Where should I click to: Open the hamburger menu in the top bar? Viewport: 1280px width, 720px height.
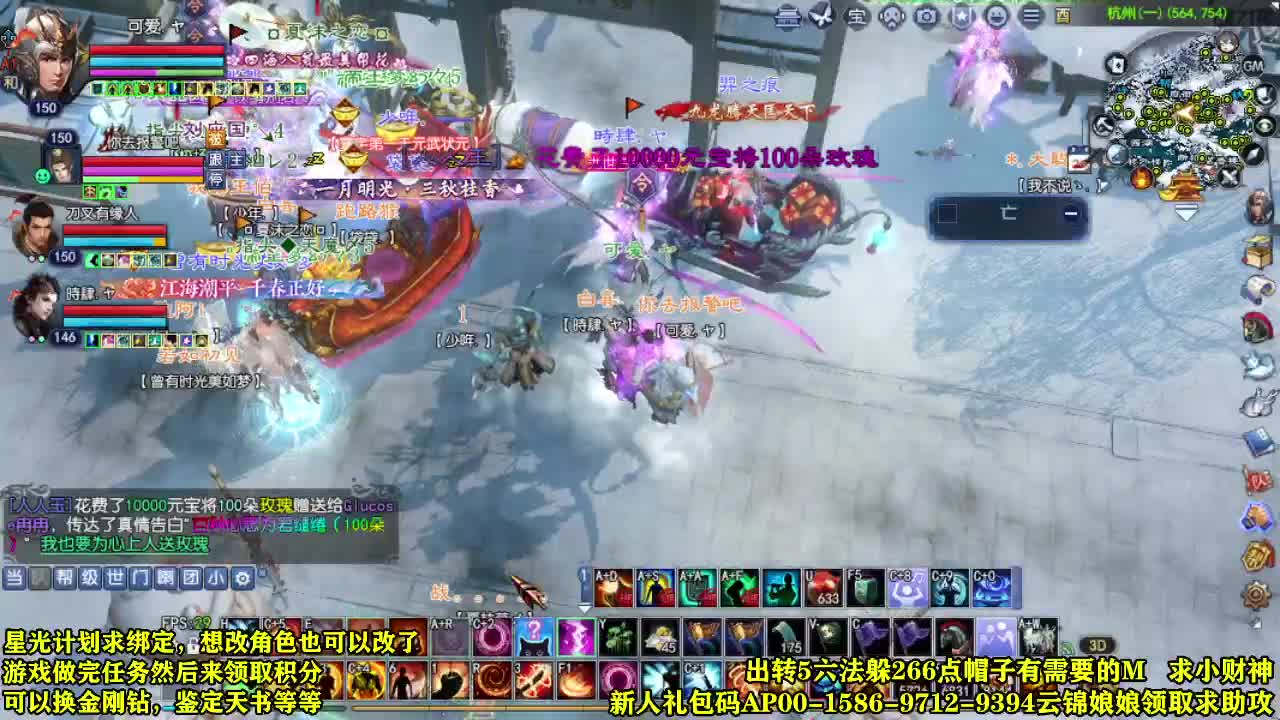[x=1031, y=15]
